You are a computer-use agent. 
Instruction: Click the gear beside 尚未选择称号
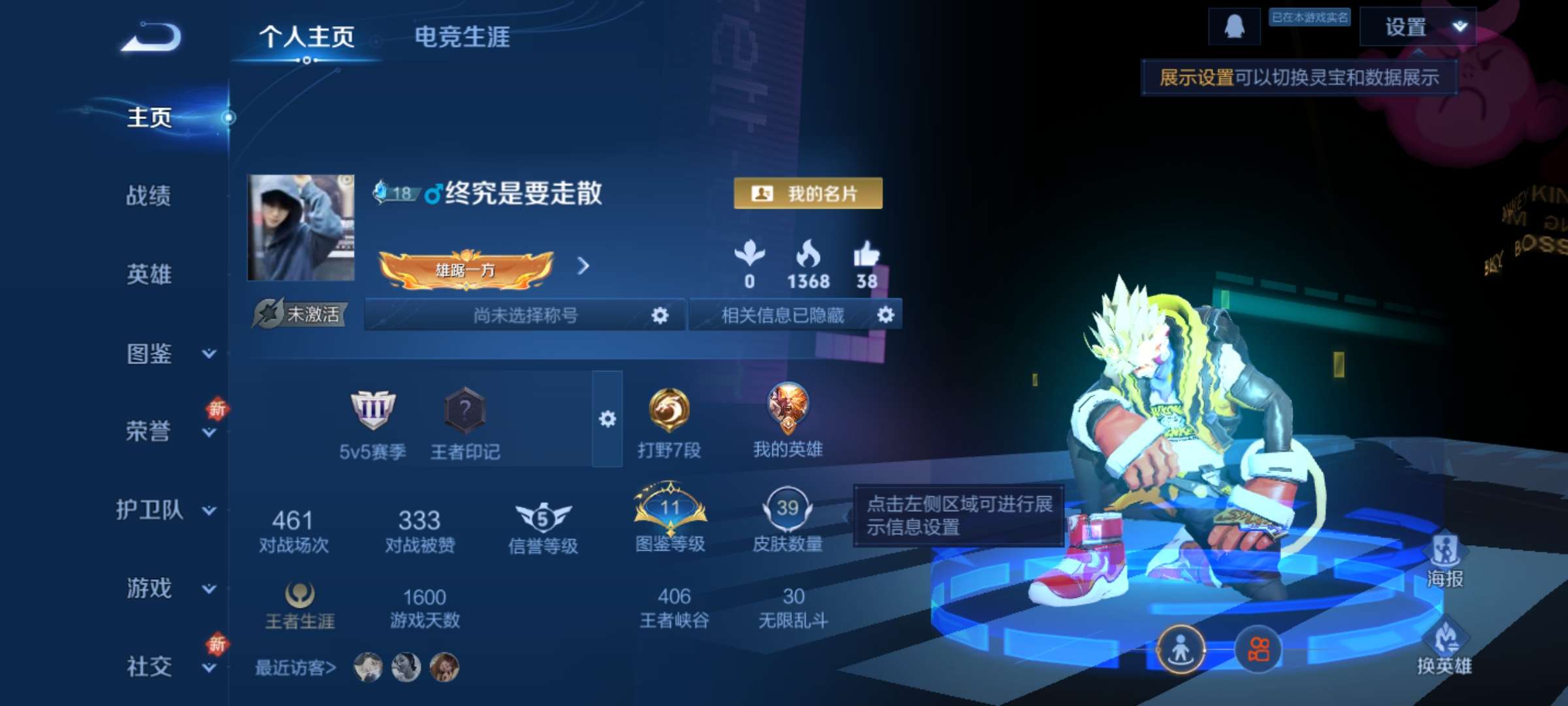point(661,316)
